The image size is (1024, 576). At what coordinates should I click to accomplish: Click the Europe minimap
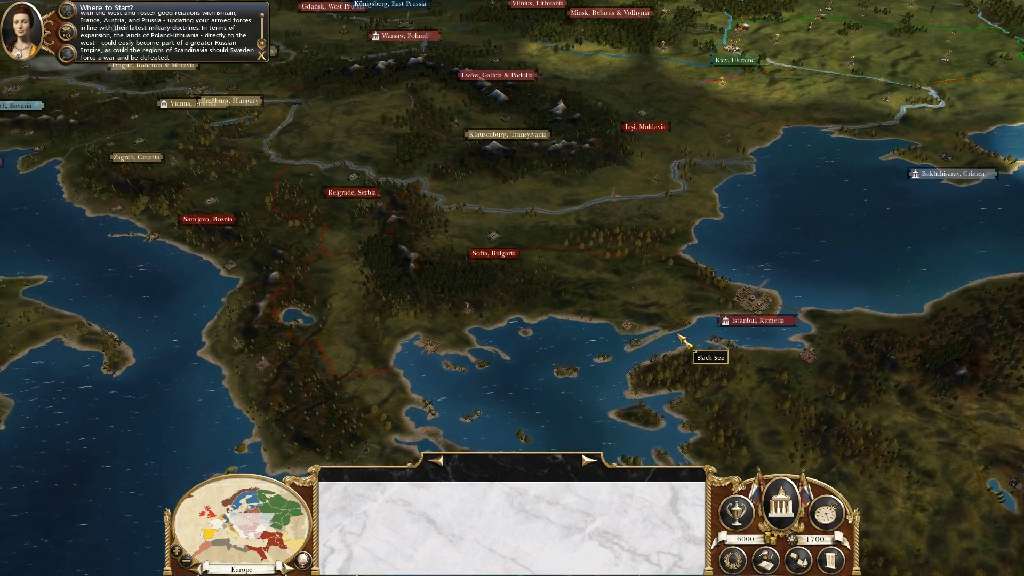coord(236,520)
